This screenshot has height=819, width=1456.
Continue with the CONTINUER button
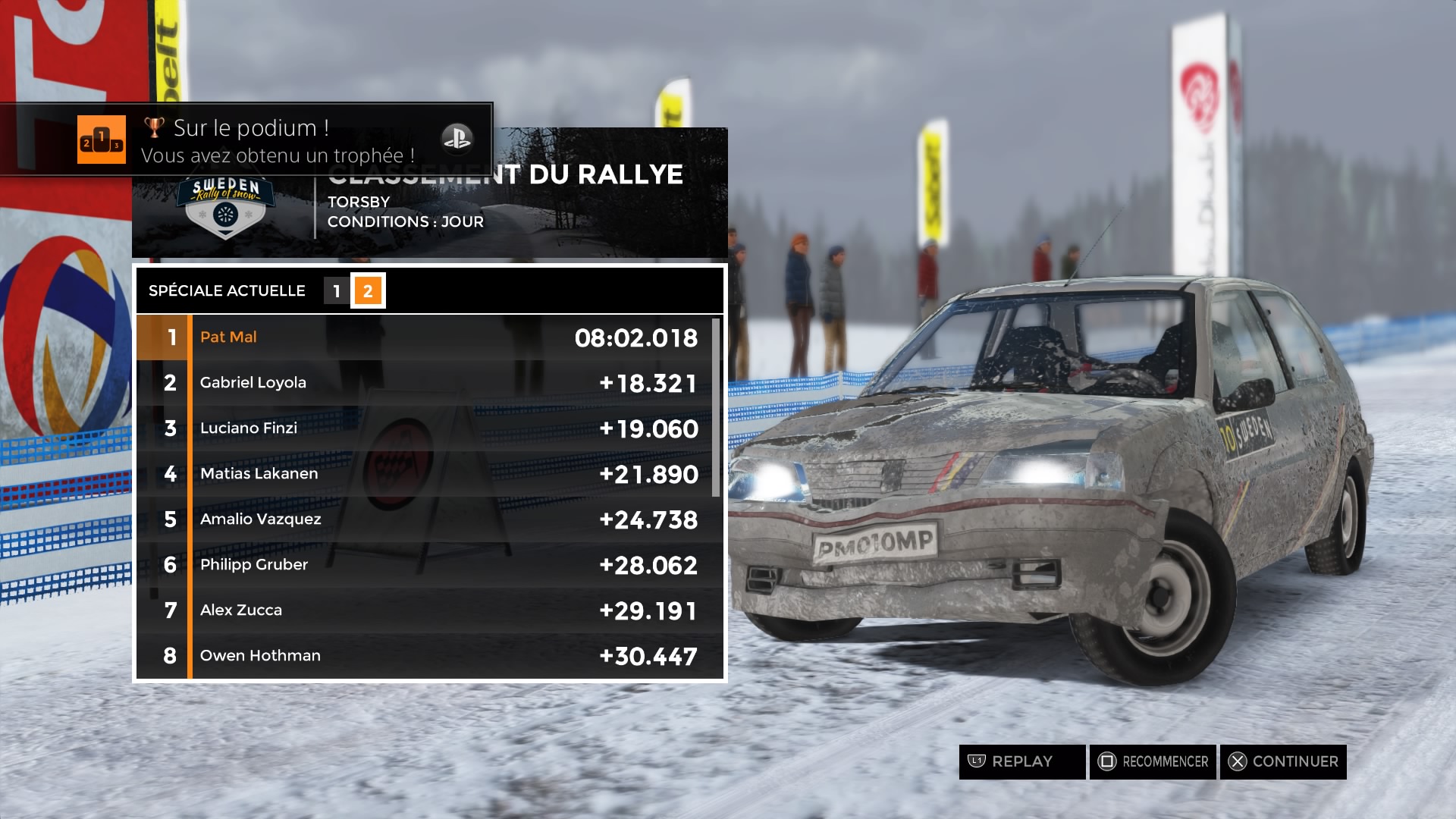pos(1283,761)
